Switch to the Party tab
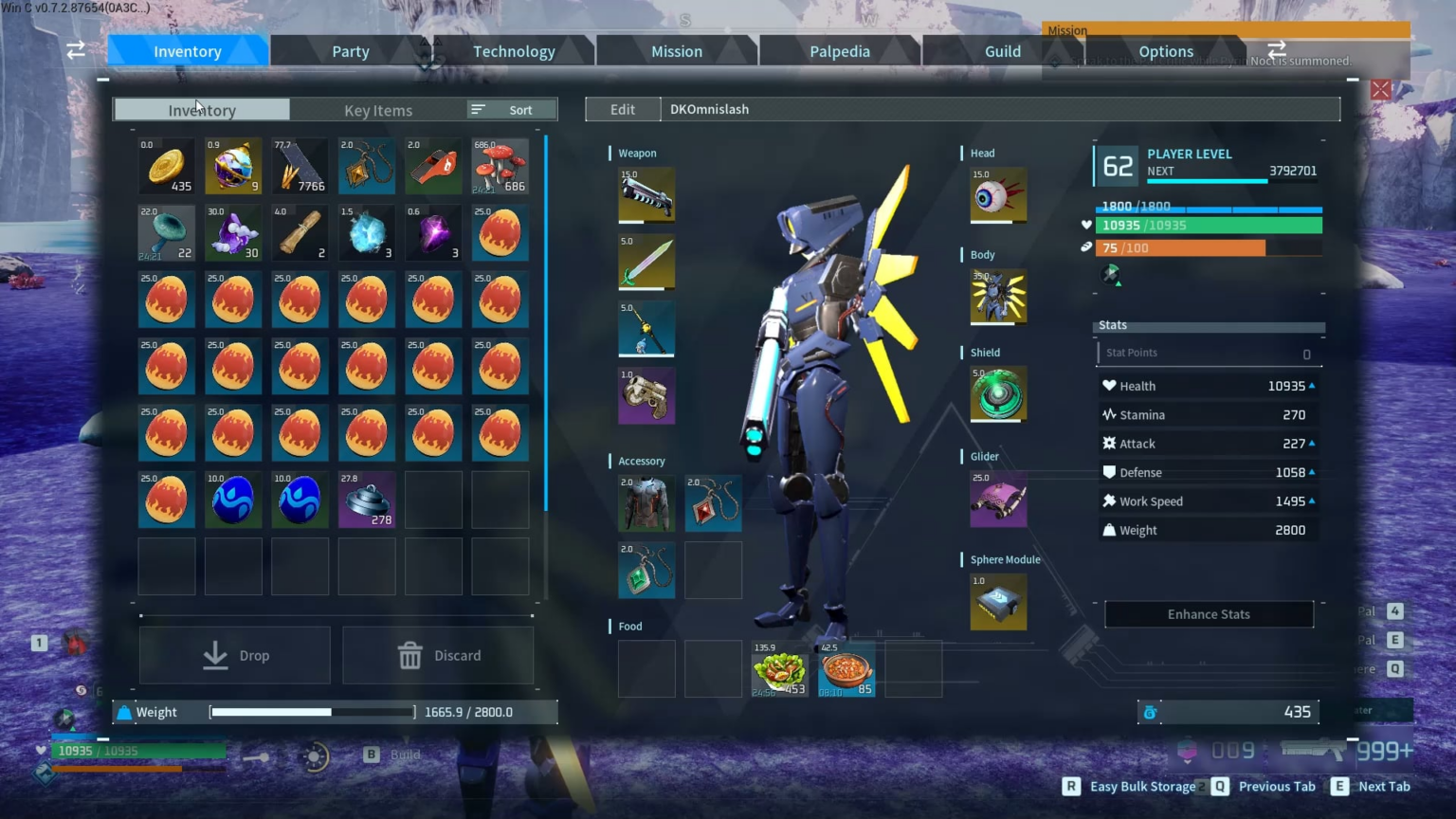This screenshot has height=819, width=1456. (350, 51)
